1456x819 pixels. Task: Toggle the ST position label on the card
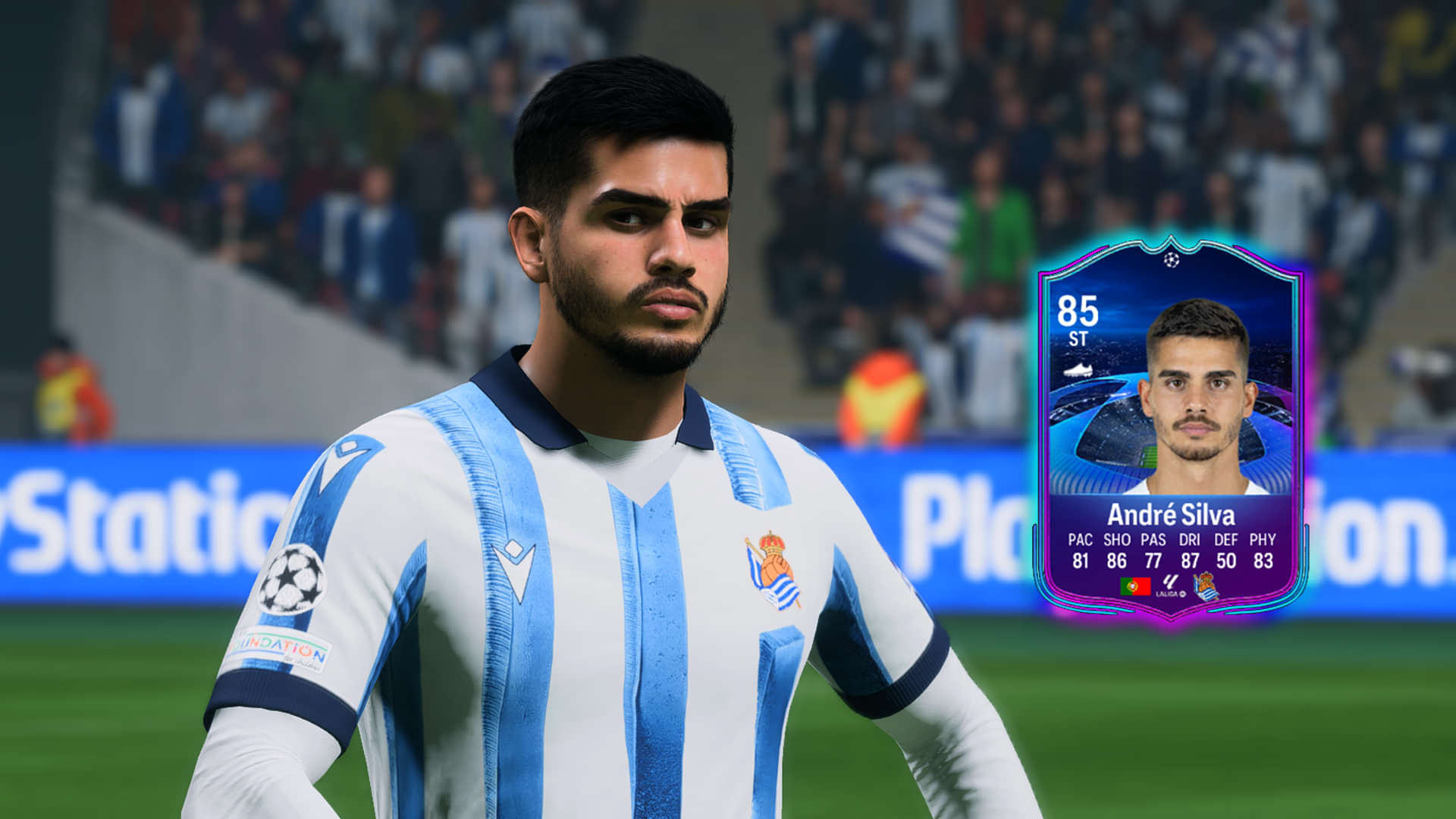(1078, 338)
